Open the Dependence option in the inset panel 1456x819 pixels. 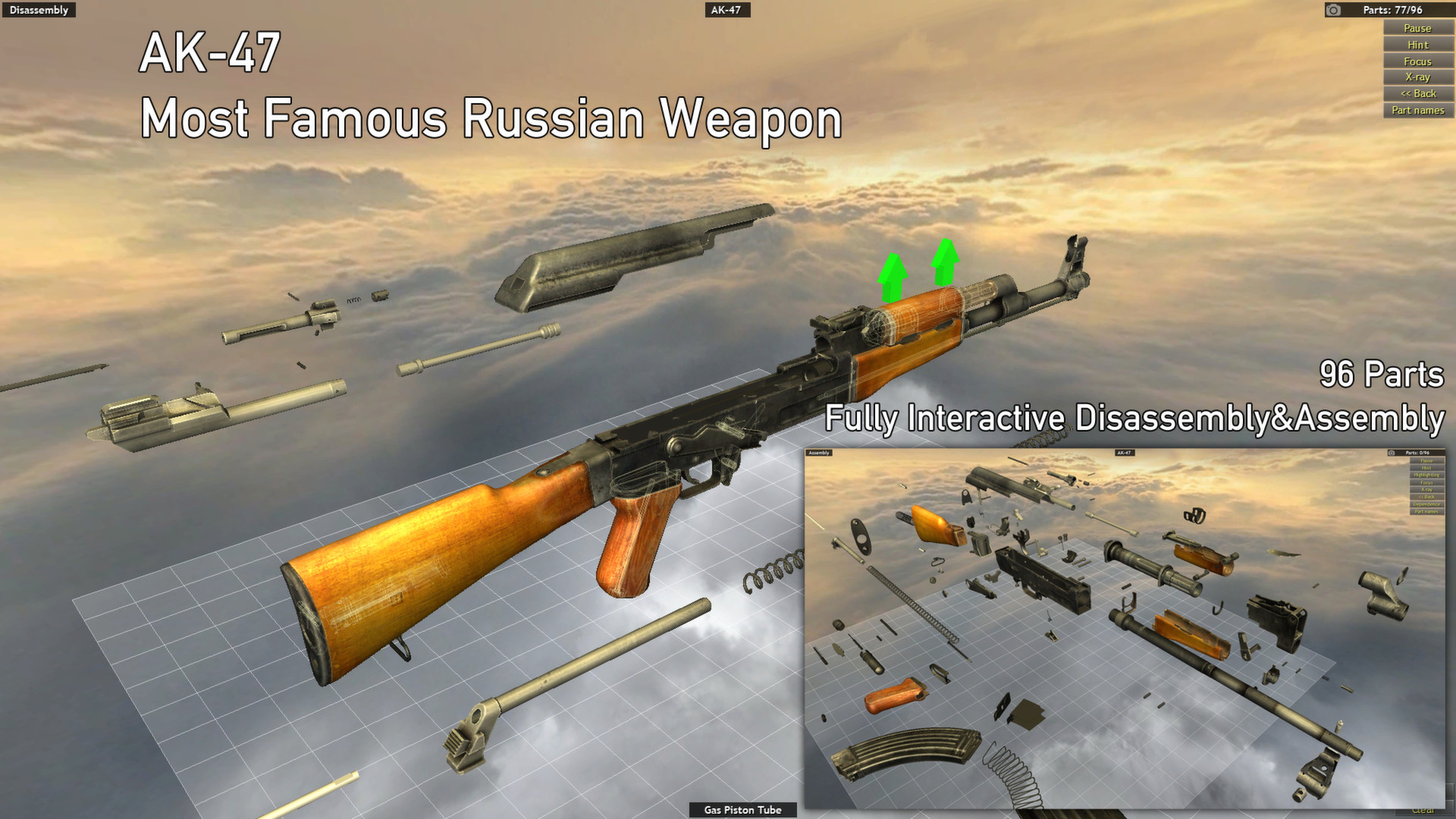click(1427, 504)
